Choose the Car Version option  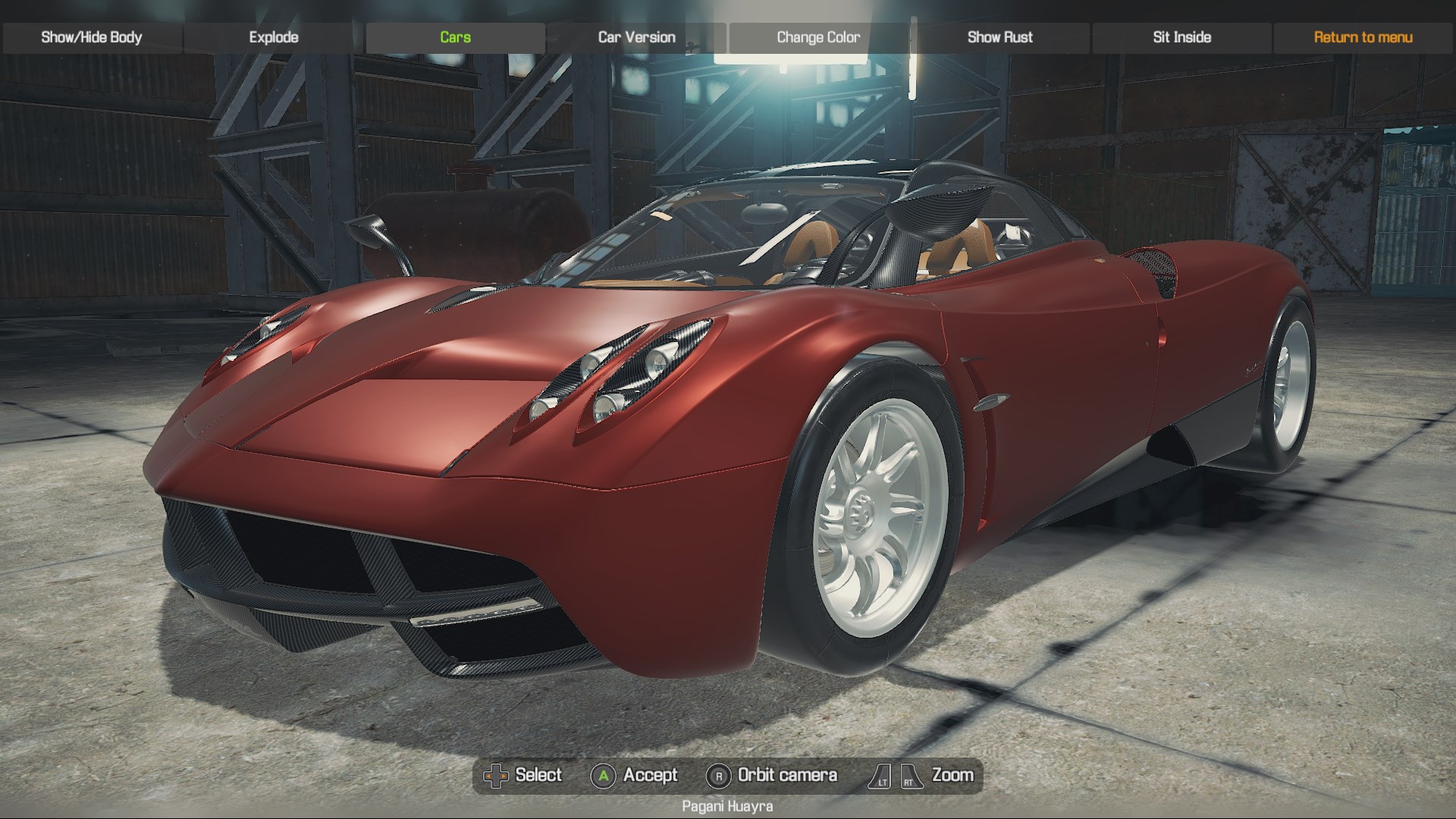[636, 37]
